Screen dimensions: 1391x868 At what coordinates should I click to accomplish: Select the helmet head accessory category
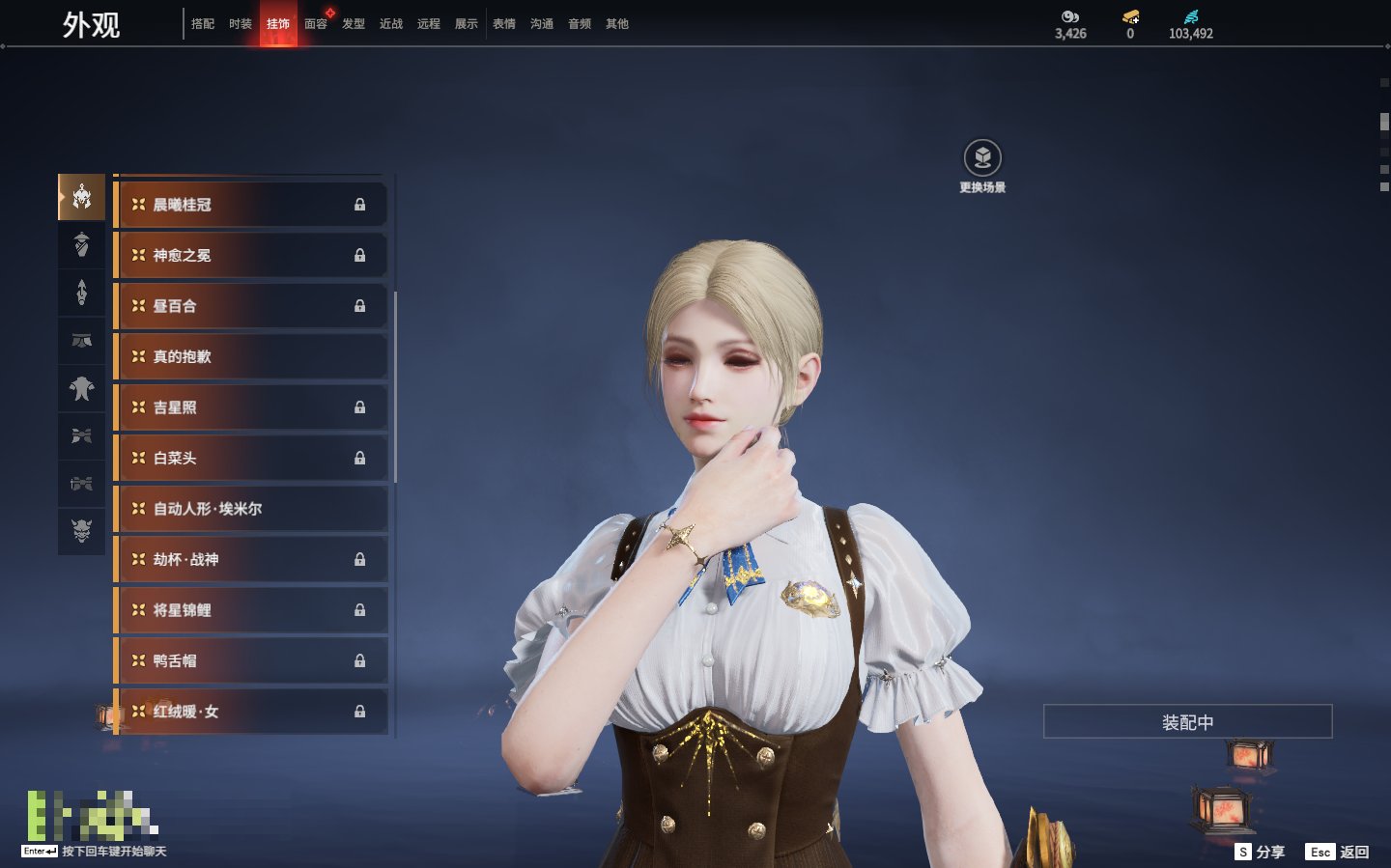[82, 197]
